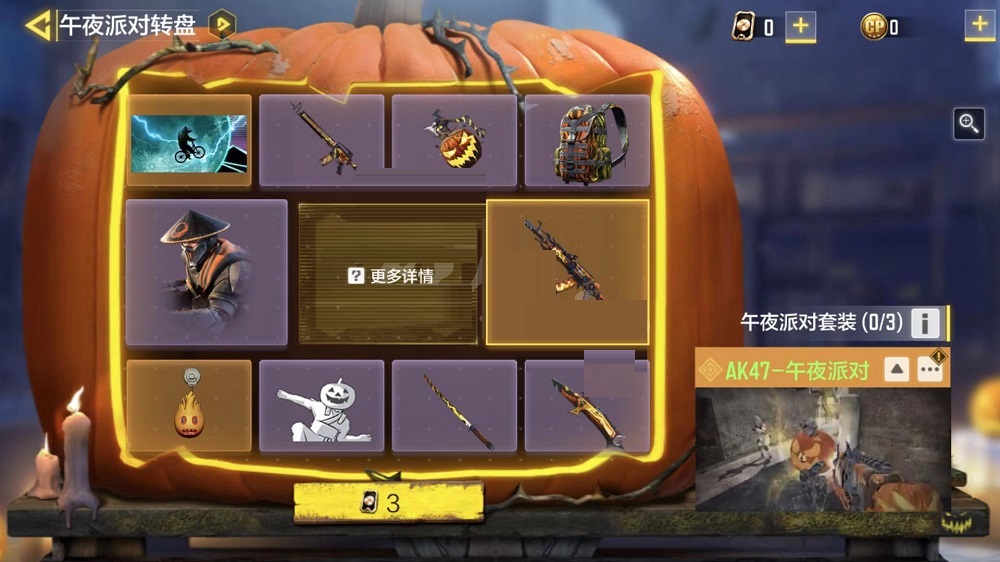Viewport: 1000px width, 562px height.
Task: Choose the camouflage backpack prize tile
Action: point(587,141)
